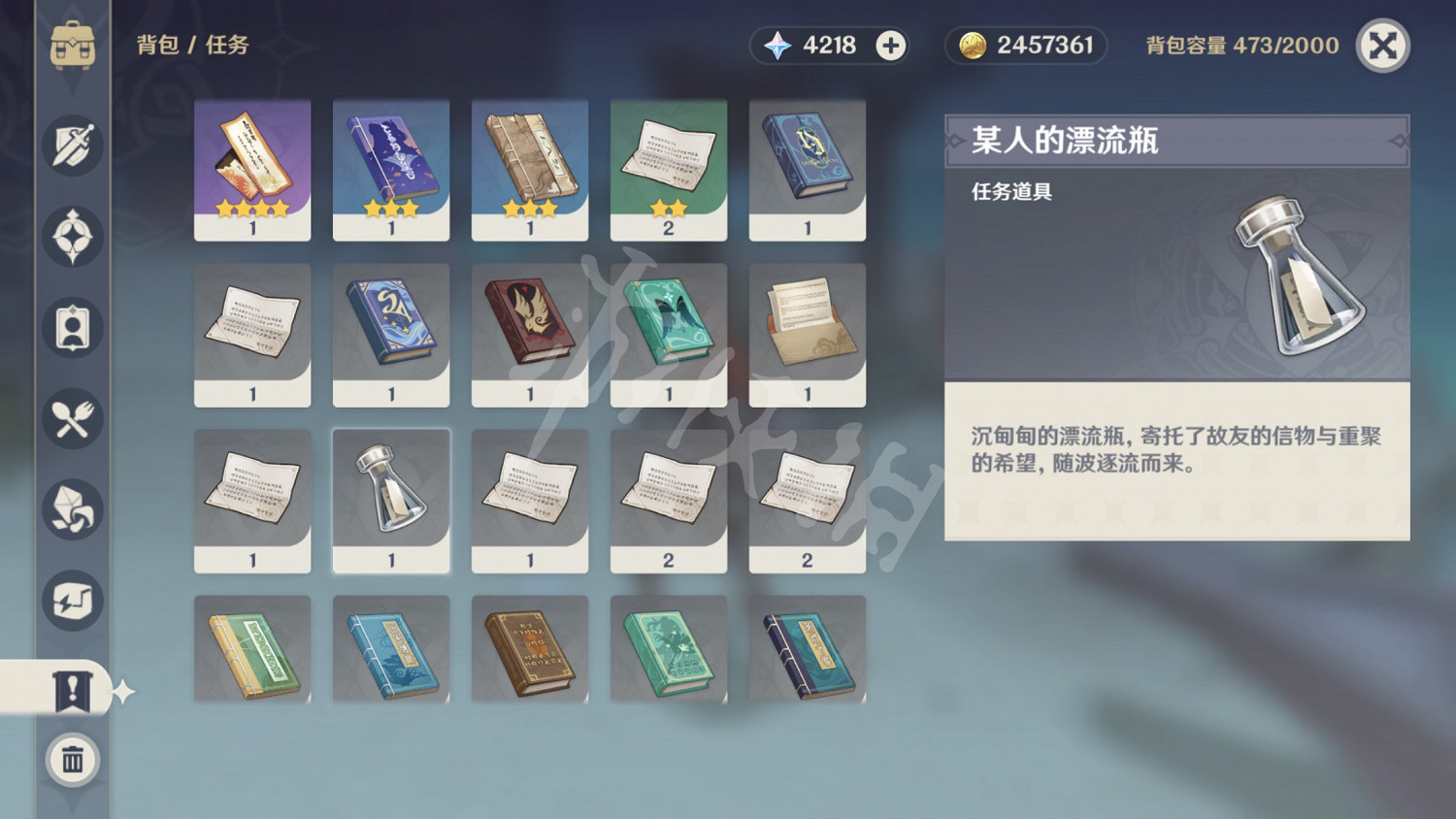Viewport: 1456px width, 819px height.
Task: Select the red book with wing emblem
Action: tap(530, 335)
